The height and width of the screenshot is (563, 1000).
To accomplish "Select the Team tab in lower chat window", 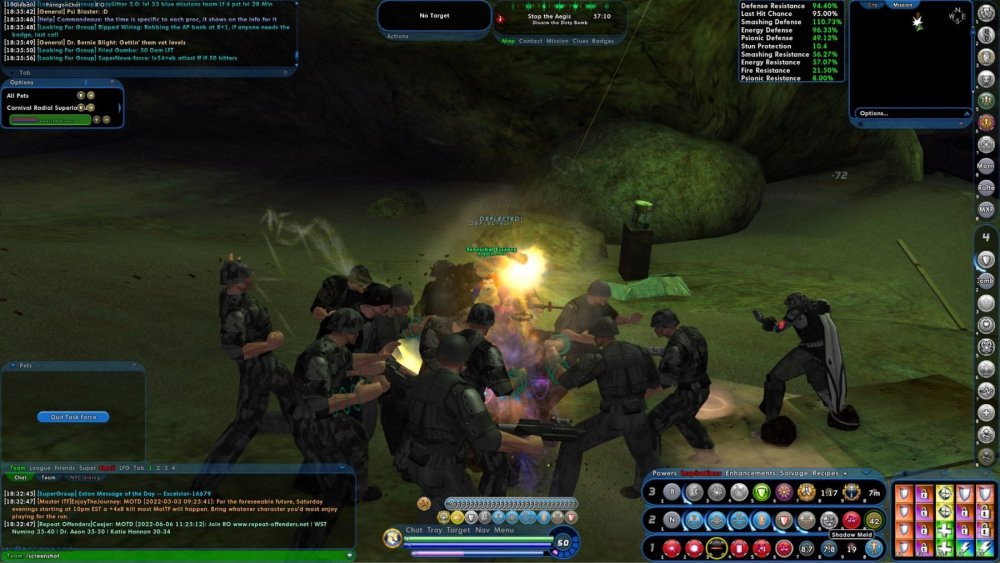I will [x=48, y=478].
